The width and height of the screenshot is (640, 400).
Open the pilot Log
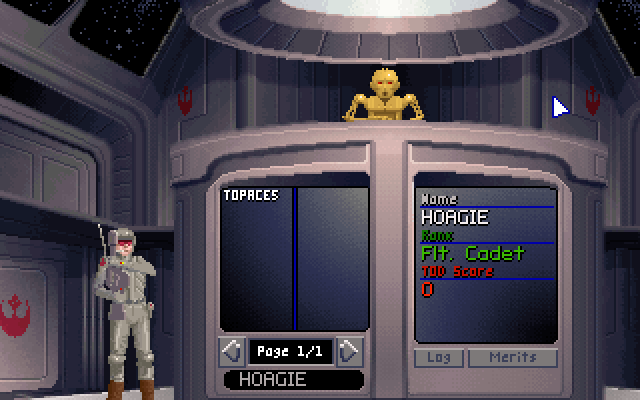[438, 357]
